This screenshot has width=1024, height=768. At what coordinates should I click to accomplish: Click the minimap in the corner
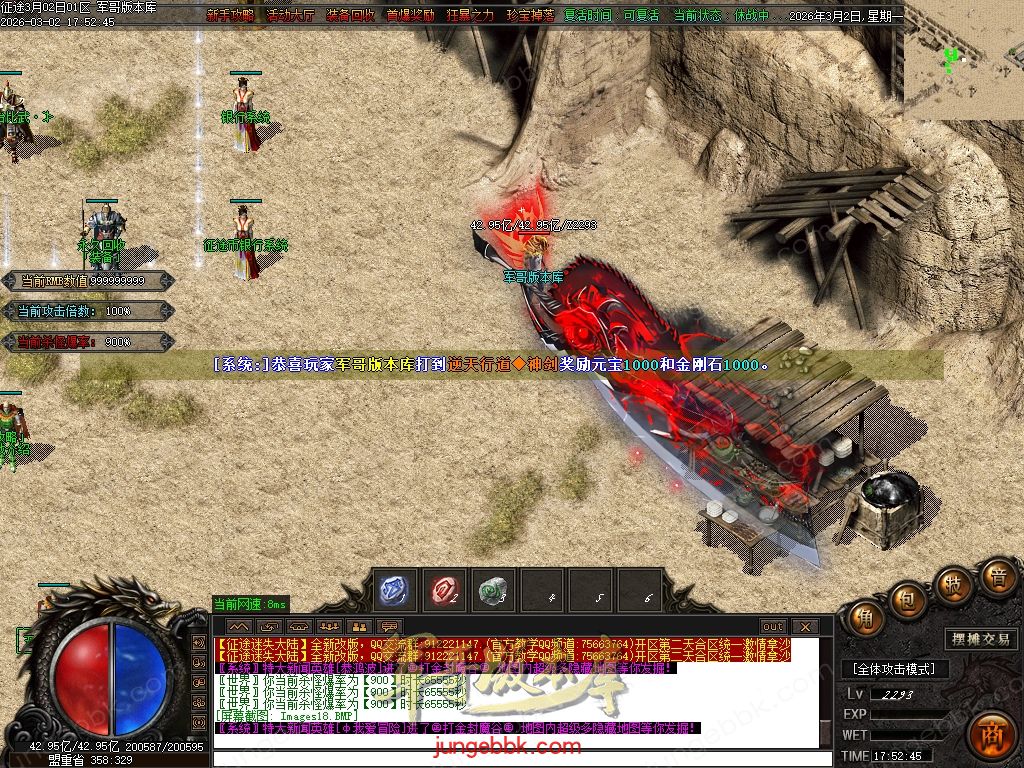point(963,58)
